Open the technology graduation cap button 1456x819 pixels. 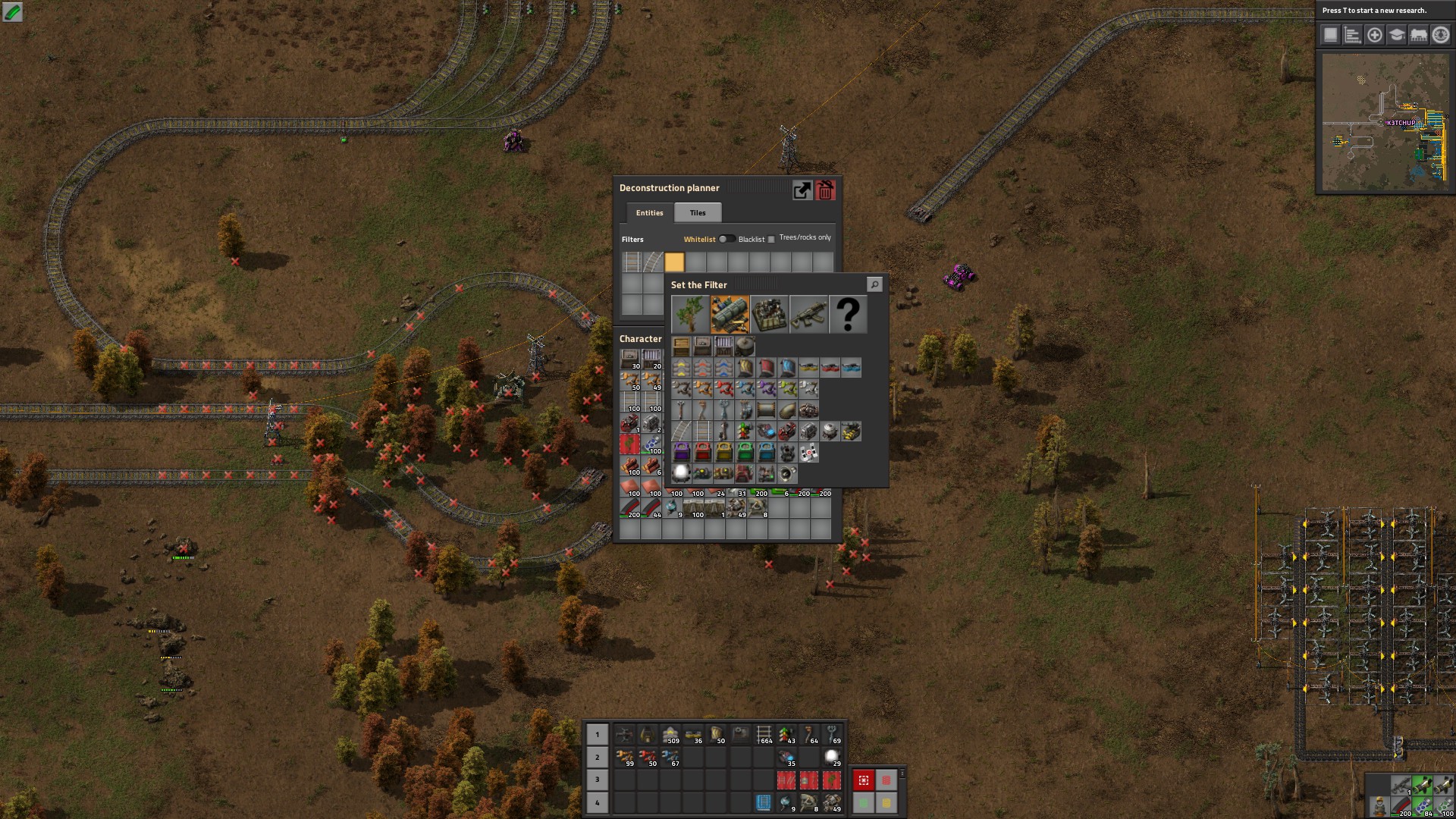1397,35
